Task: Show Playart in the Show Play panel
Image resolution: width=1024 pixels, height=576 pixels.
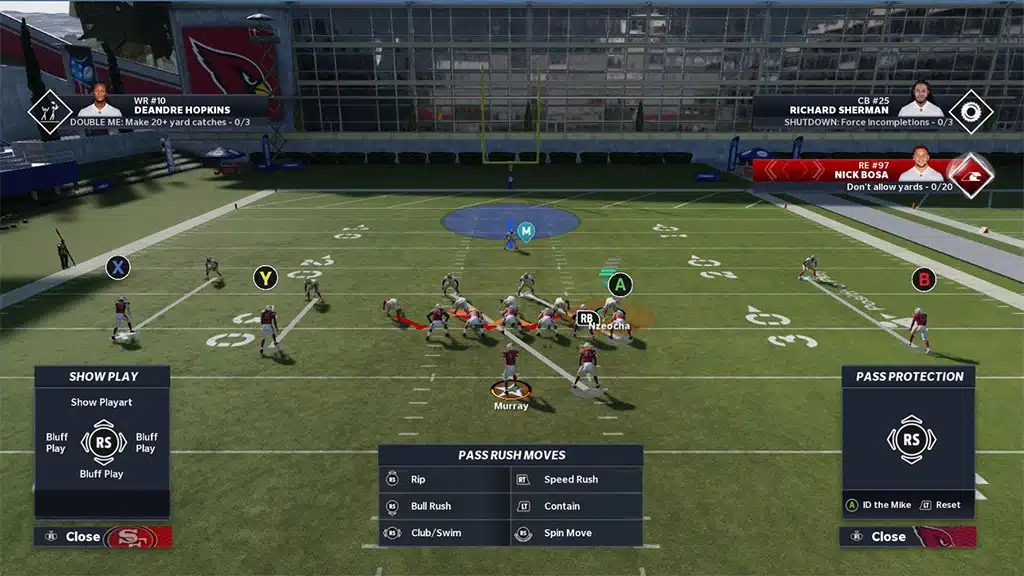Action: click(x=101, y=403)
